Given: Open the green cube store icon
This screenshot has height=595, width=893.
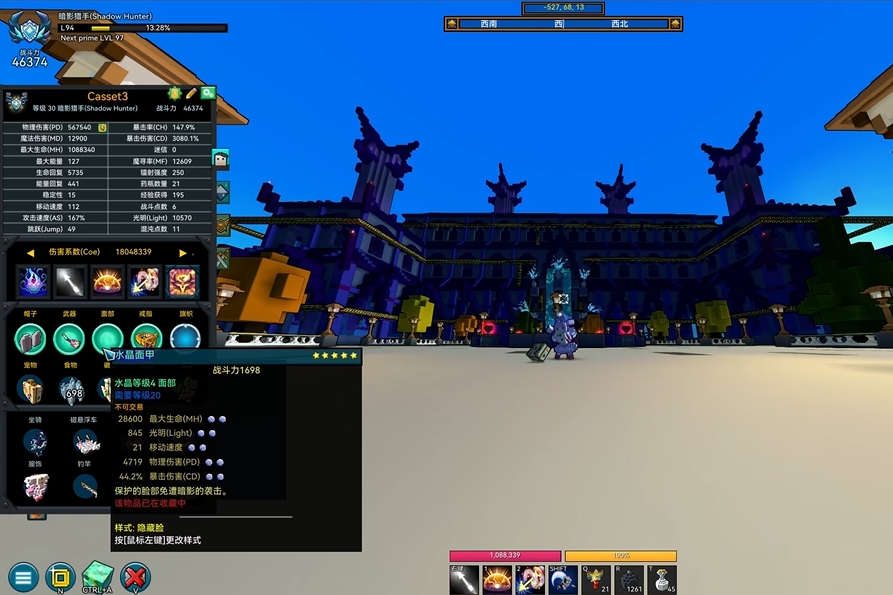Looking at the screenshot, I should click(x=98, y=575).
